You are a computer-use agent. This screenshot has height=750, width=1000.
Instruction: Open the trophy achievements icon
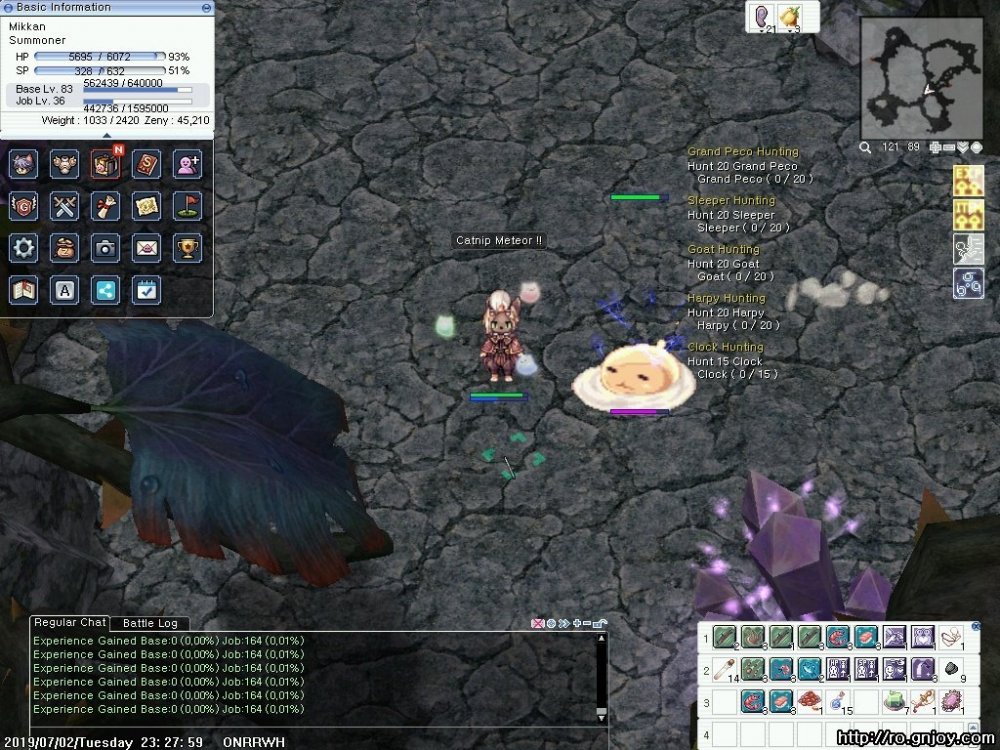coord(188,248)
